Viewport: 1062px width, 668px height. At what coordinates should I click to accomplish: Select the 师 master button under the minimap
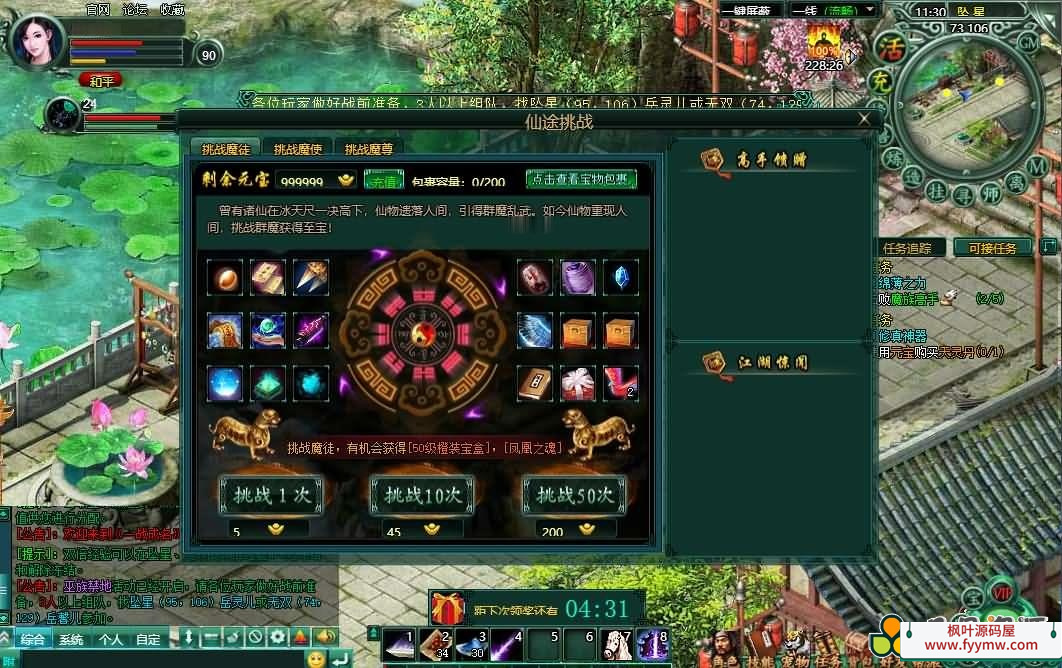pyautogui.click(x=990, y=193)
